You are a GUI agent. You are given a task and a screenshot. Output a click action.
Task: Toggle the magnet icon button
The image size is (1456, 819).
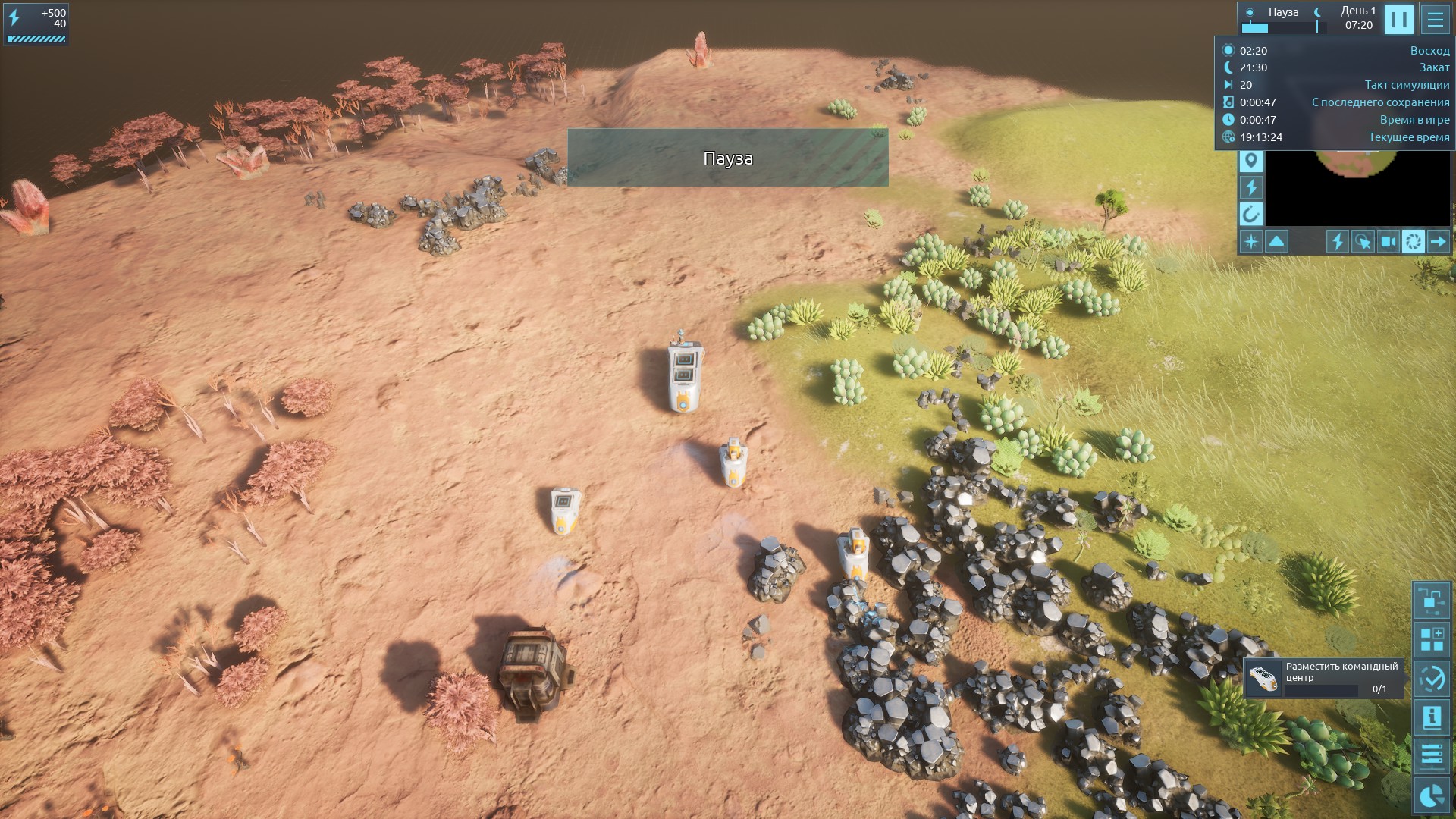tap(1251, 214)
